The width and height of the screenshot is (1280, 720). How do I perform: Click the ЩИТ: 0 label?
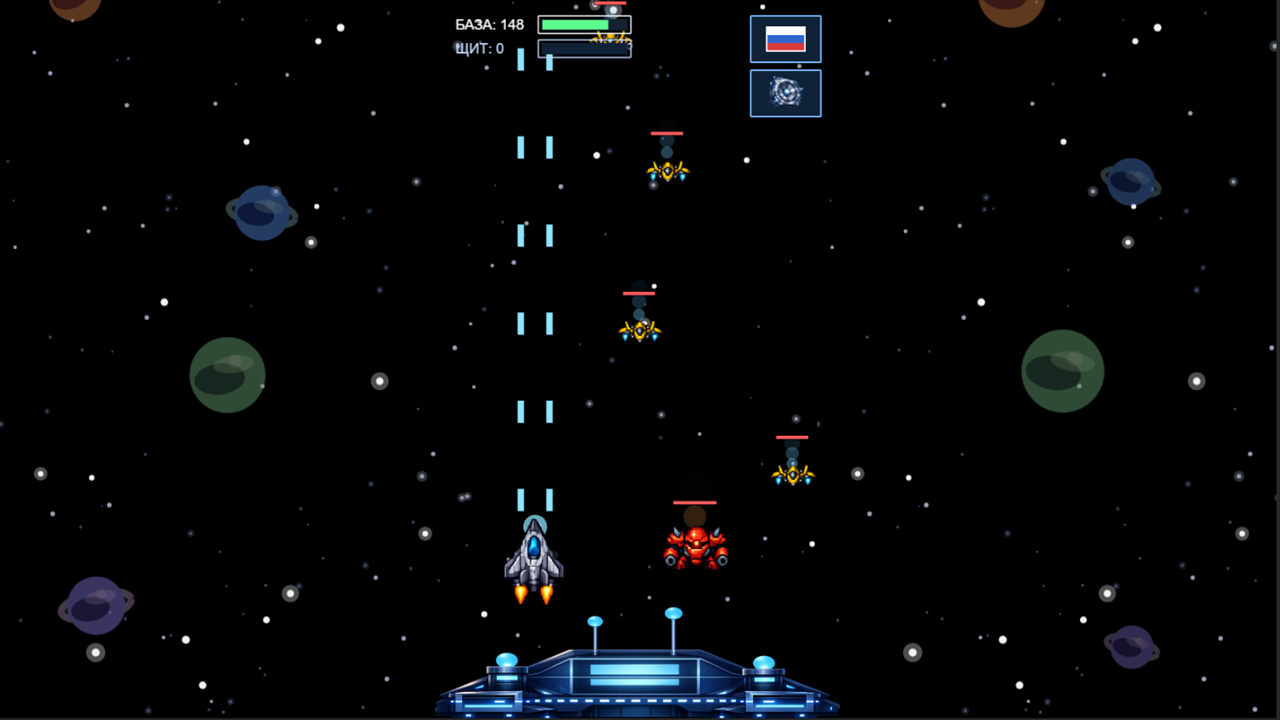click(479, 48)
